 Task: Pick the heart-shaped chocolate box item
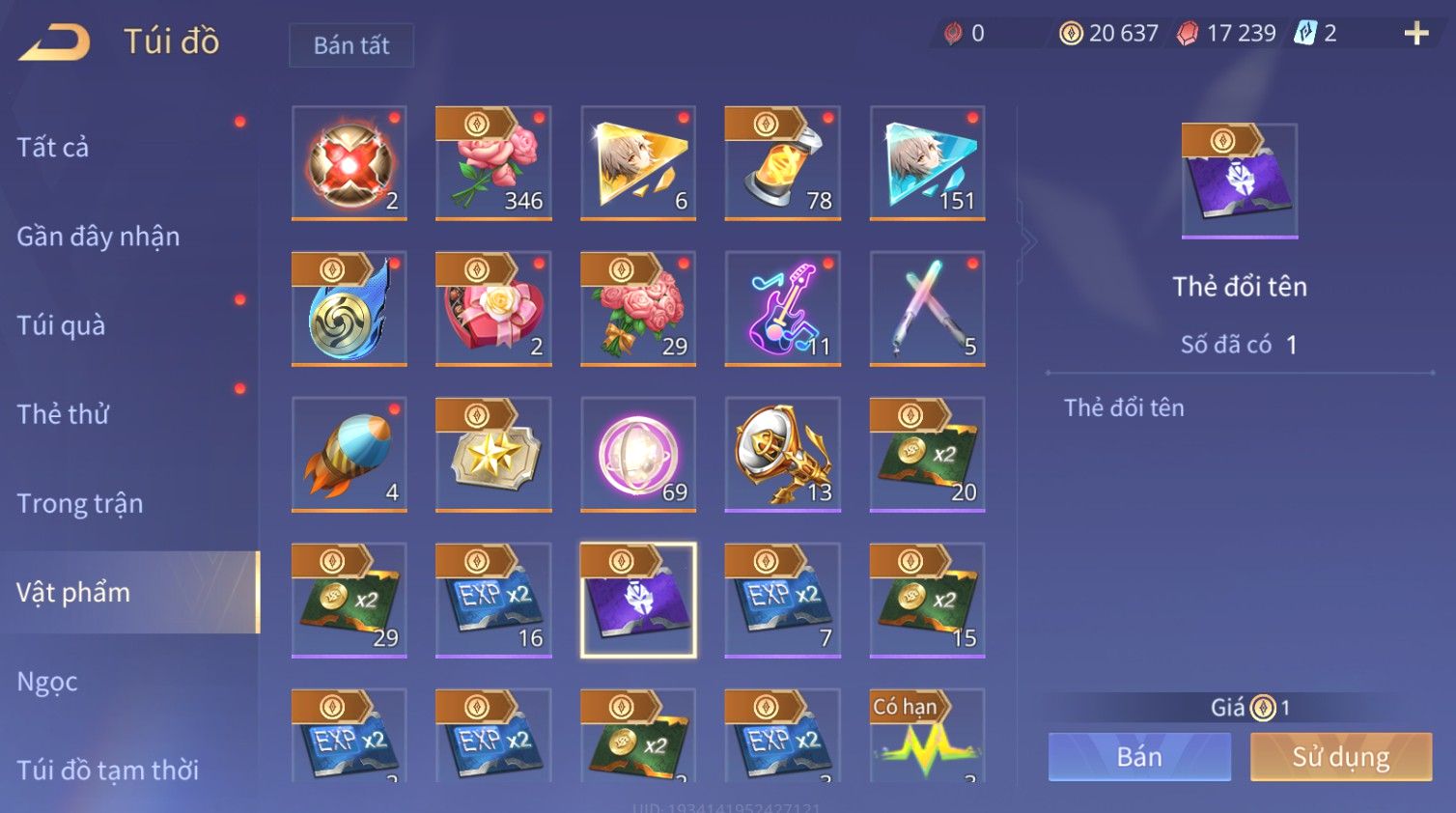point(493,309)
